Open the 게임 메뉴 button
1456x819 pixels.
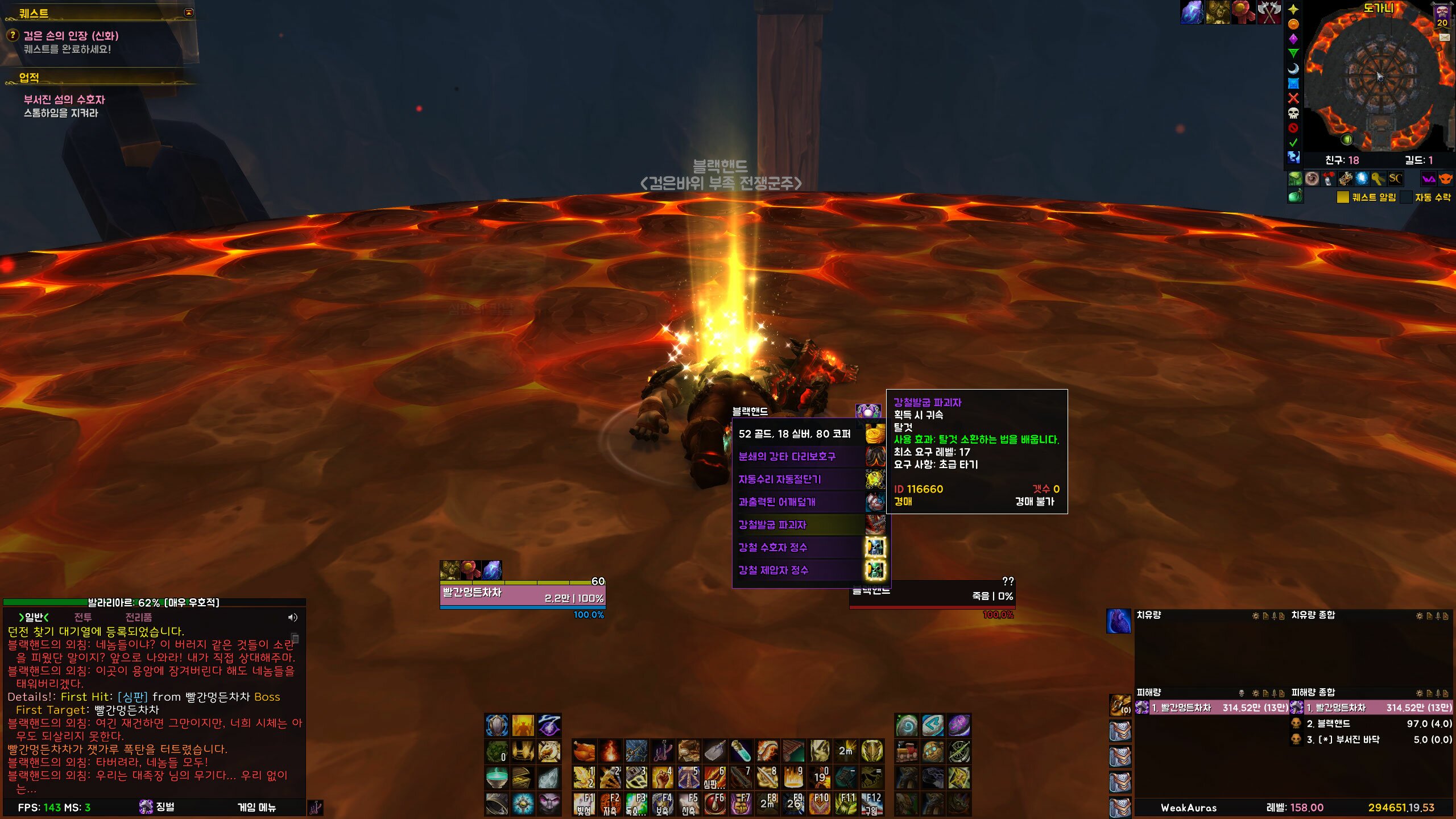(257, 807)
